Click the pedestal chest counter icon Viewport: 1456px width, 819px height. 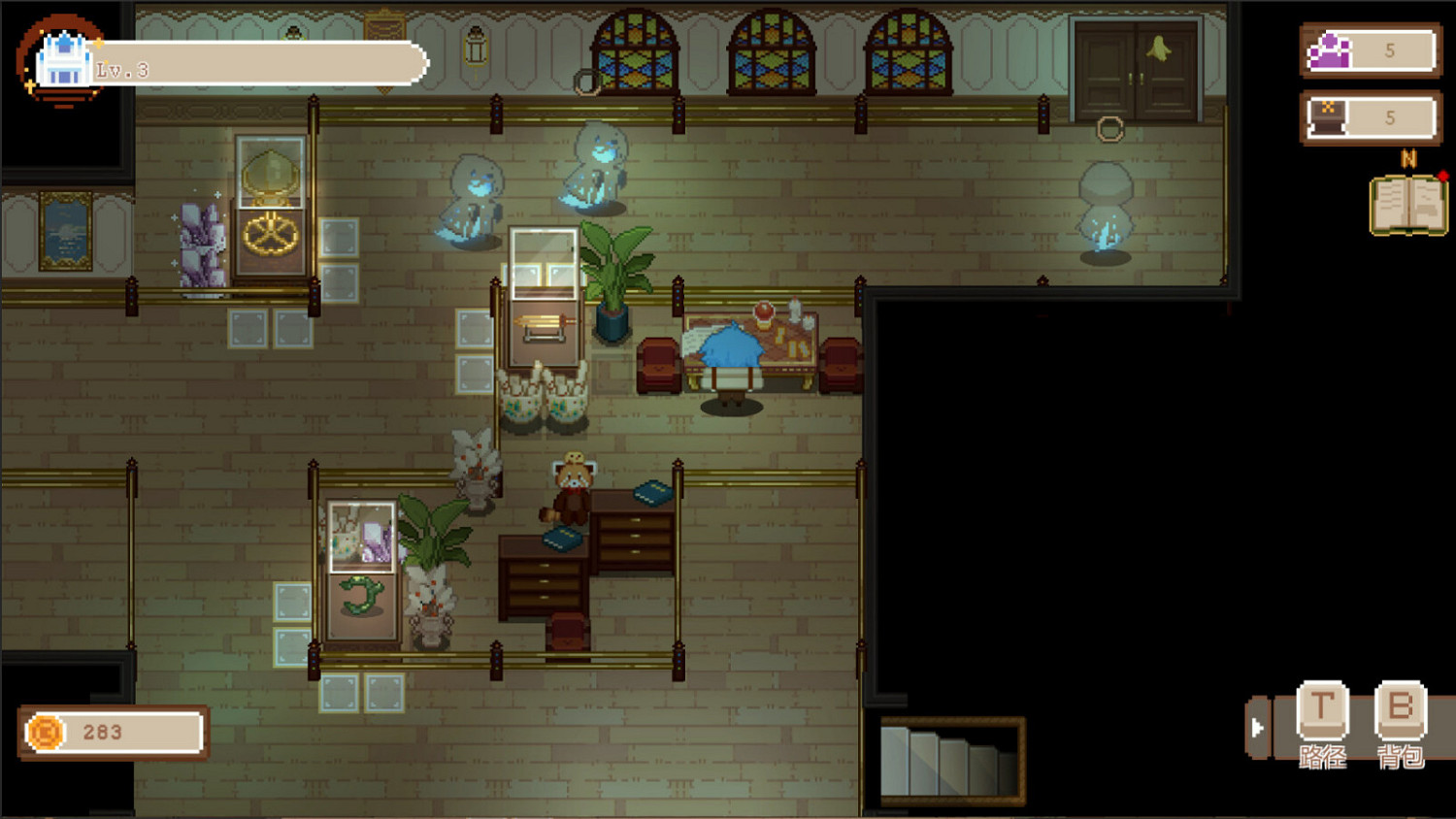coord(1330,116)
